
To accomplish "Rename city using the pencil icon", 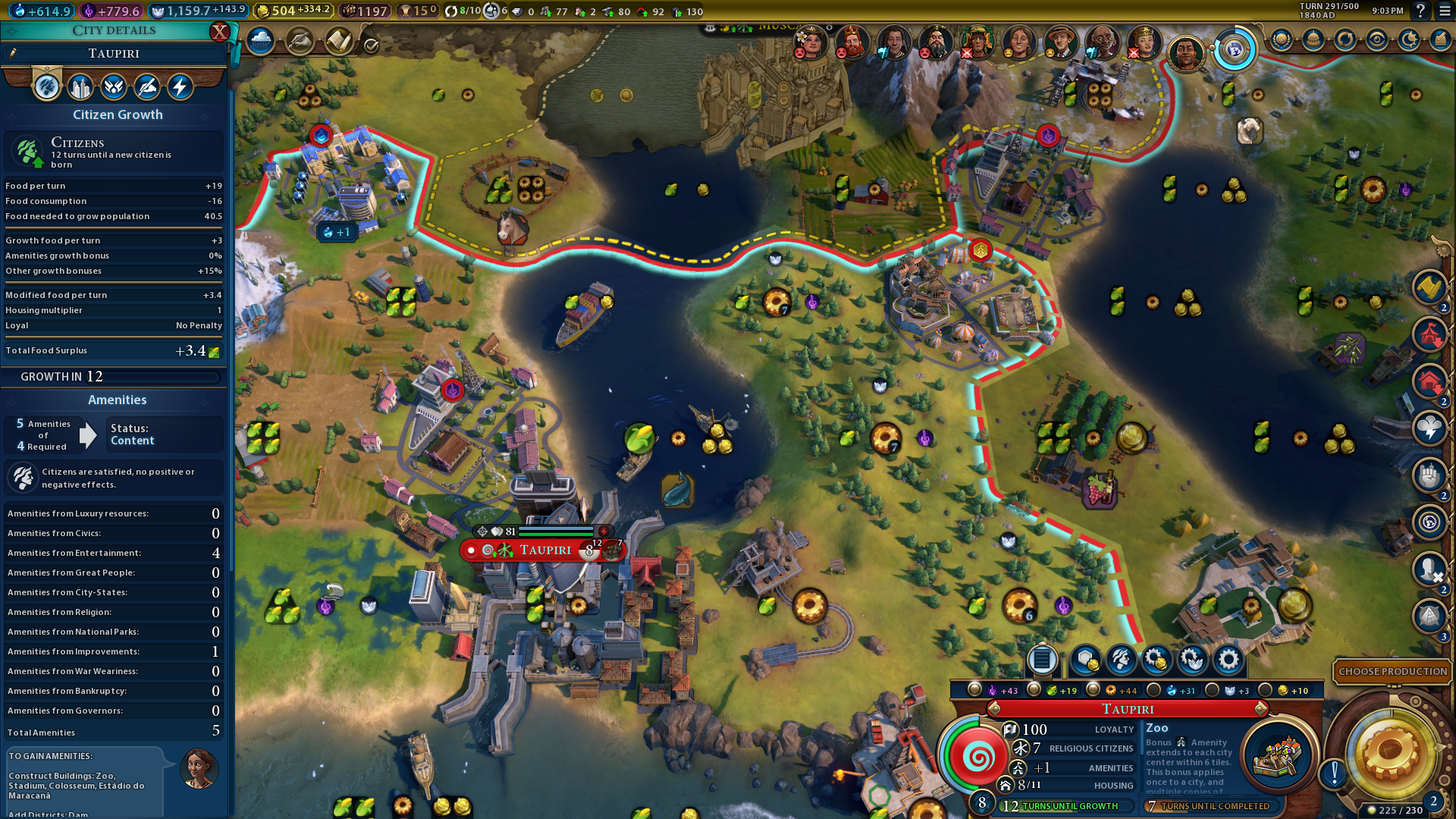I will (13, 53).
